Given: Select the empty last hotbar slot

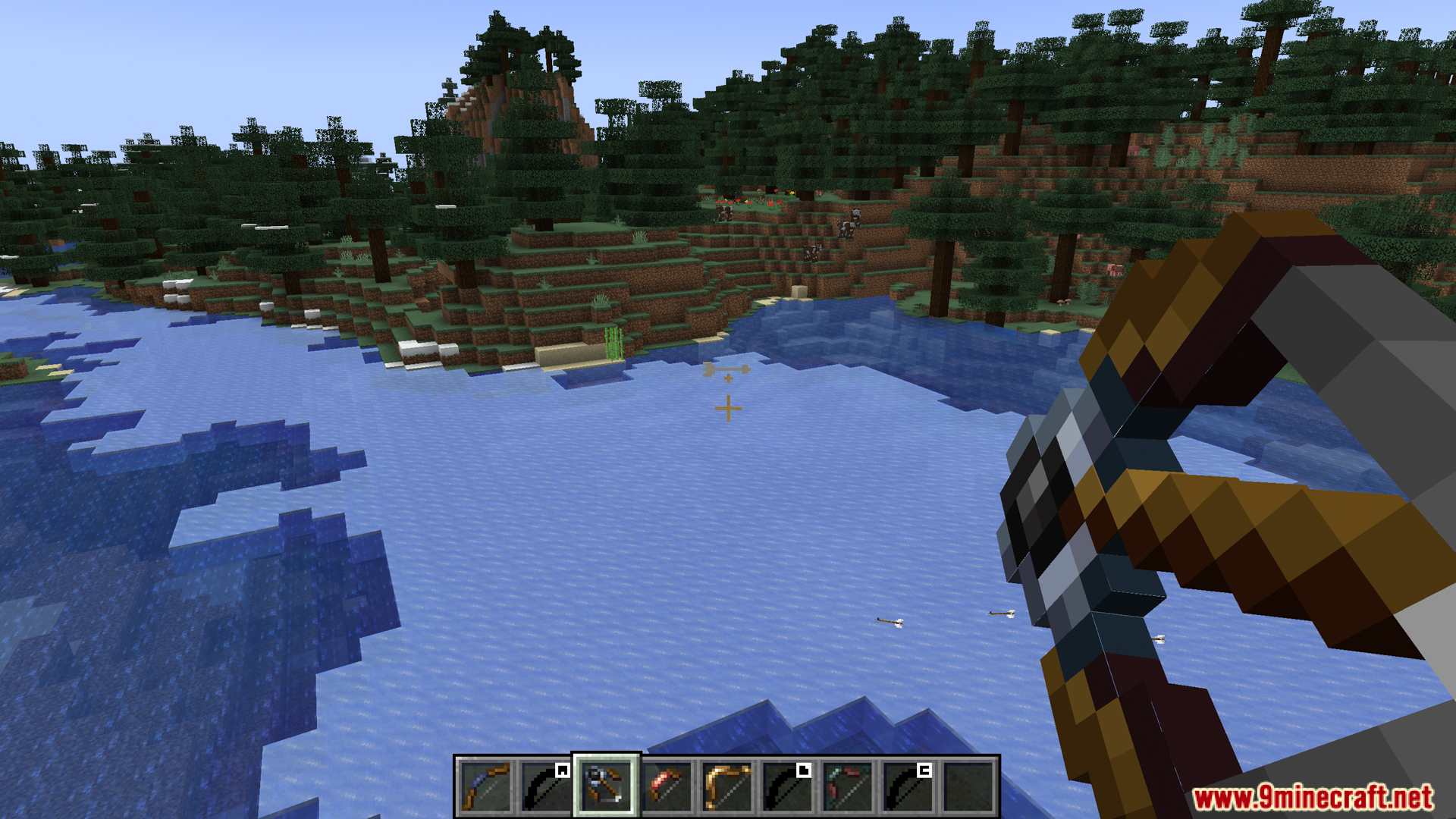Looking at the screenshot, I should [969, 786].
